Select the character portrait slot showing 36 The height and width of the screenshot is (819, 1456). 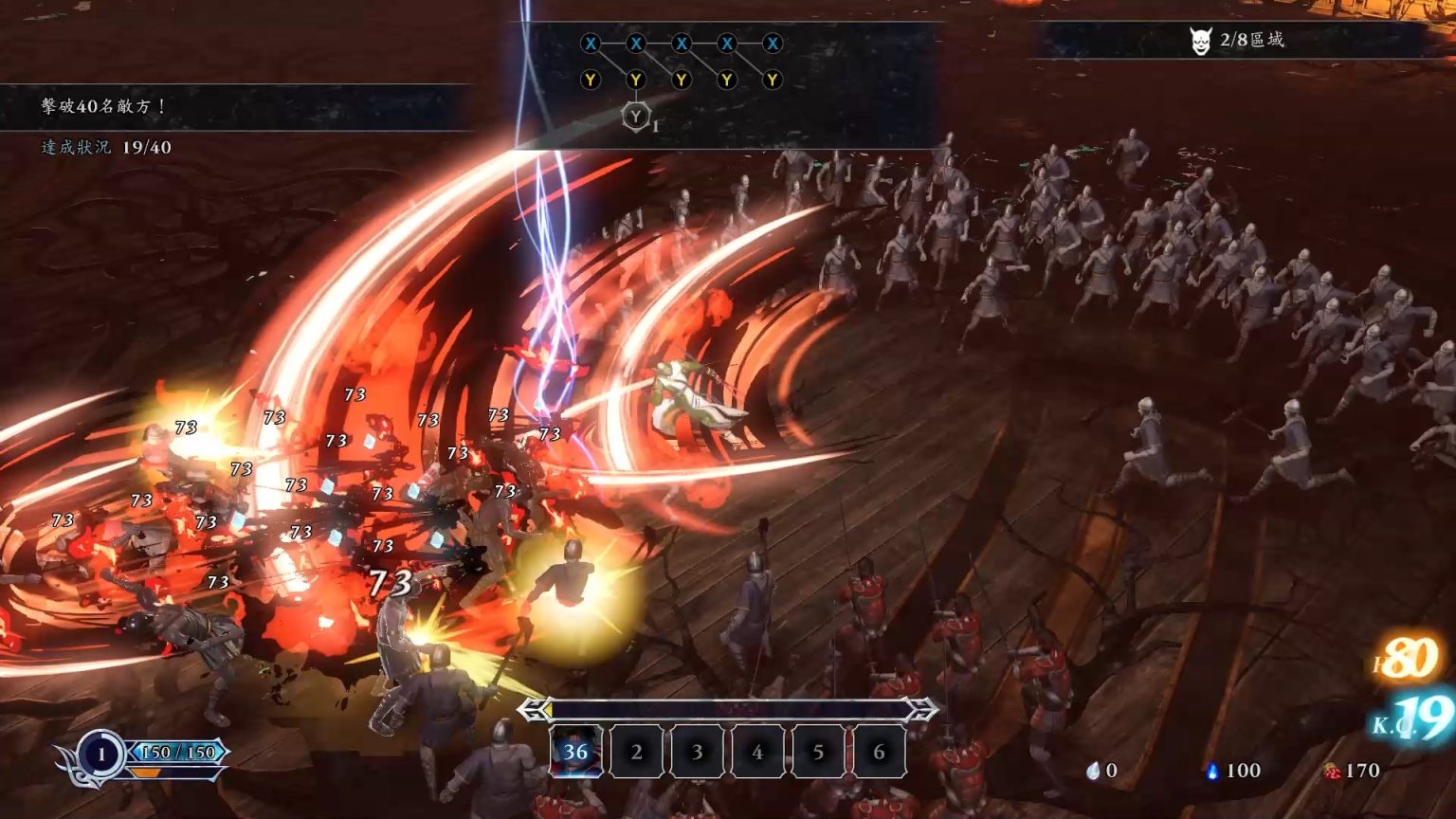coord(575,752)
